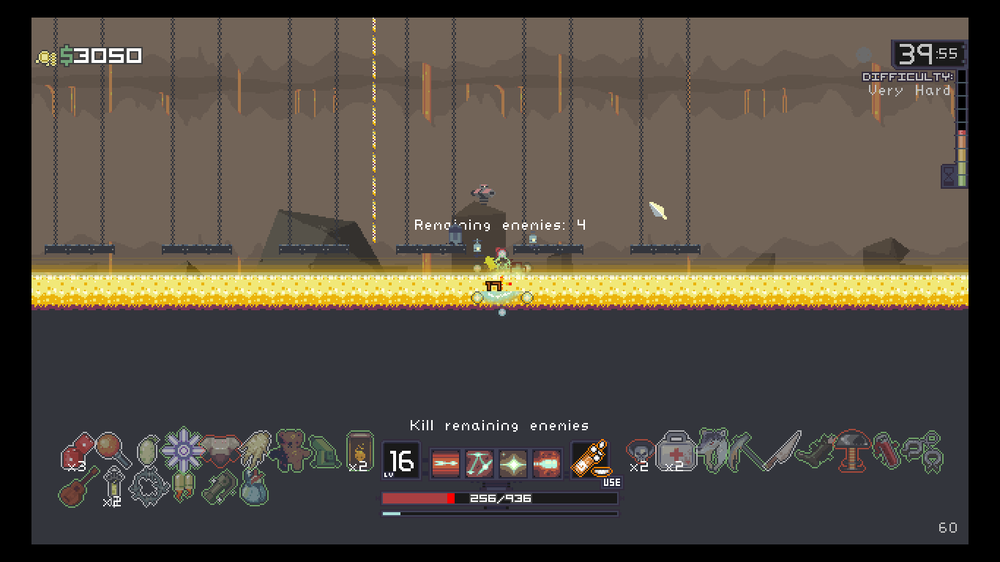The width and height of the screenshot is (1000, 562).
Task: Choose the purple flower item icon
Action: point(183,450)
